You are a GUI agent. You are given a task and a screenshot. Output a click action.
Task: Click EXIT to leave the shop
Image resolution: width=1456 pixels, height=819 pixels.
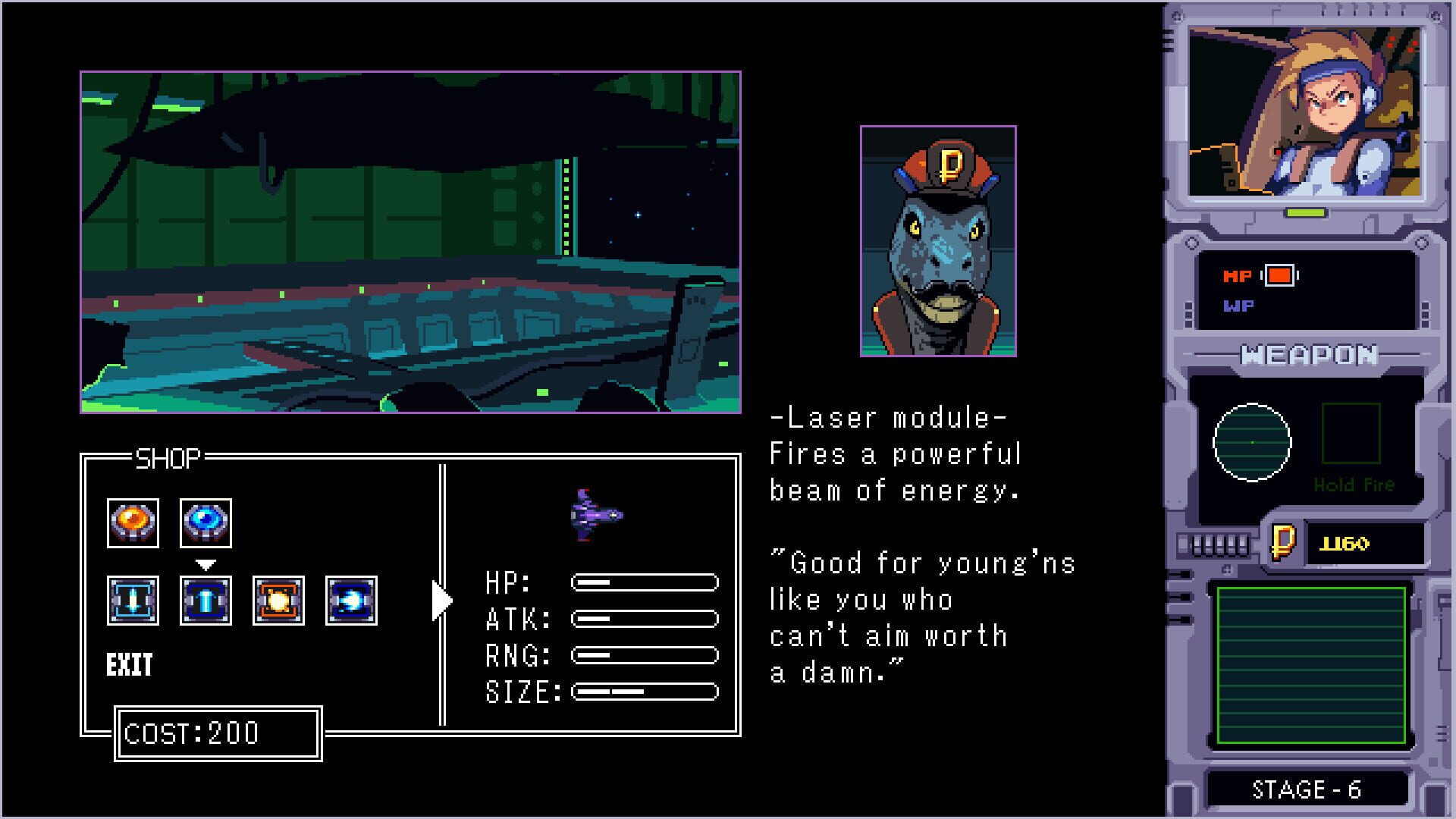click(x=130, y=664)
